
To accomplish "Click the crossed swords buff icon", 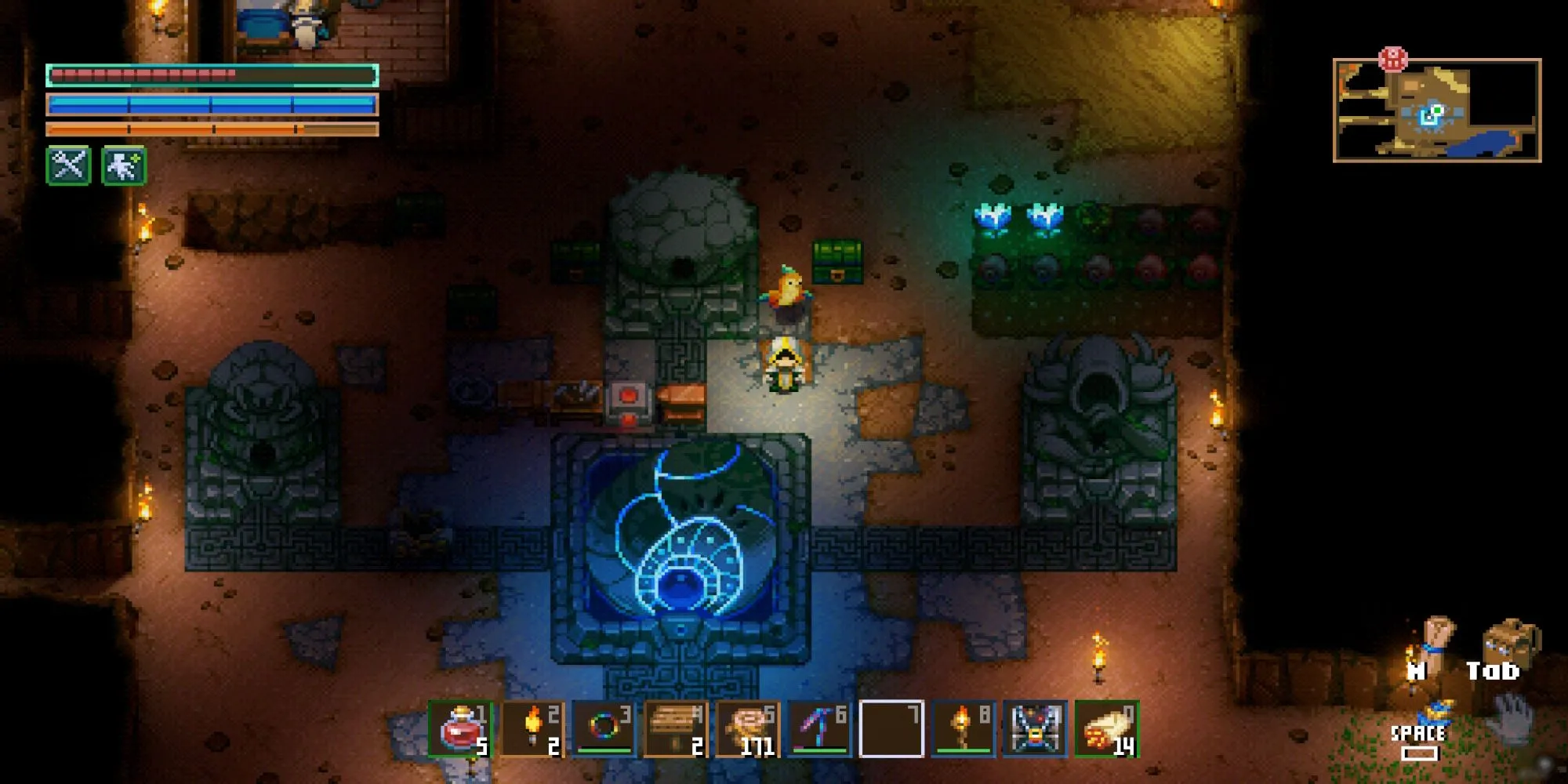I will 69,165.
